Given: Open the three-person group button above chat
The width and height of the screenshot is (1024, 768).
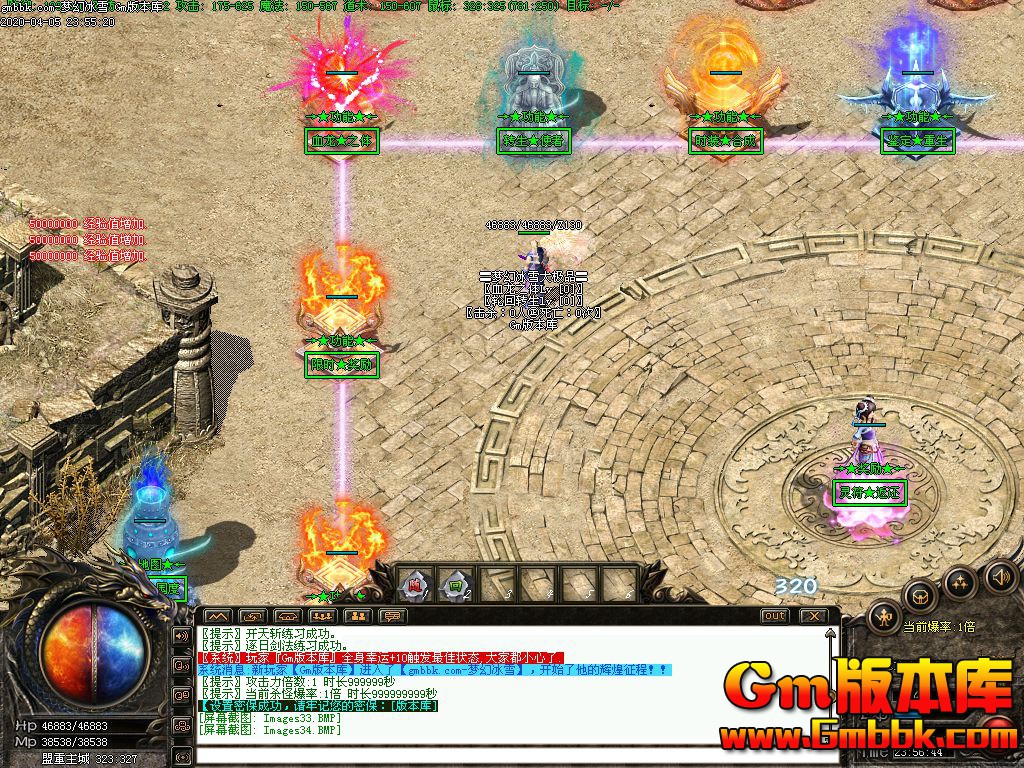Looking at the screenshot, I should click(322, 616).
